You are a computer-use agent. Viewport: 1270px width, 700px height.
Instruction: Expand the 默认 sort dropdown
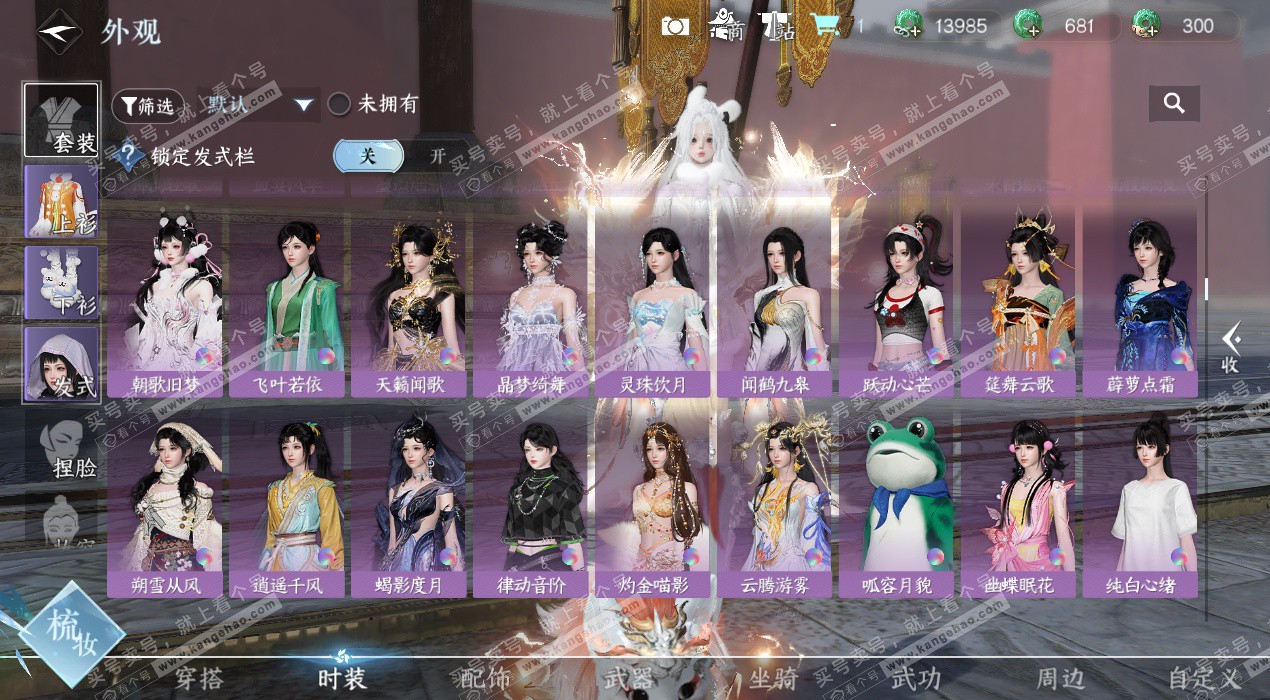click(x=304, y=105)
